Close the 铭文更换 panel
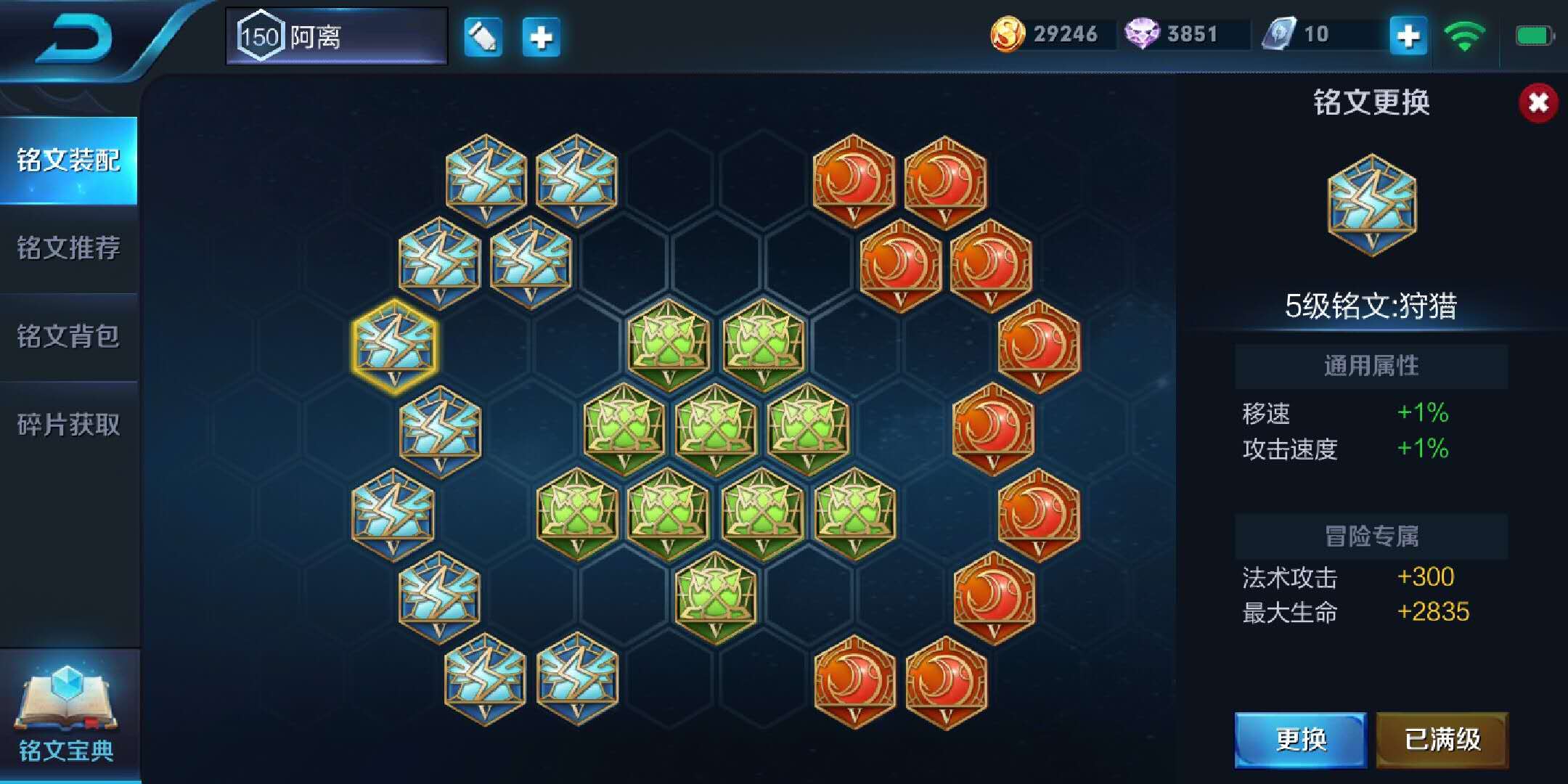Viewport: 1568px width, 784px height. [x=1538, y=103]
